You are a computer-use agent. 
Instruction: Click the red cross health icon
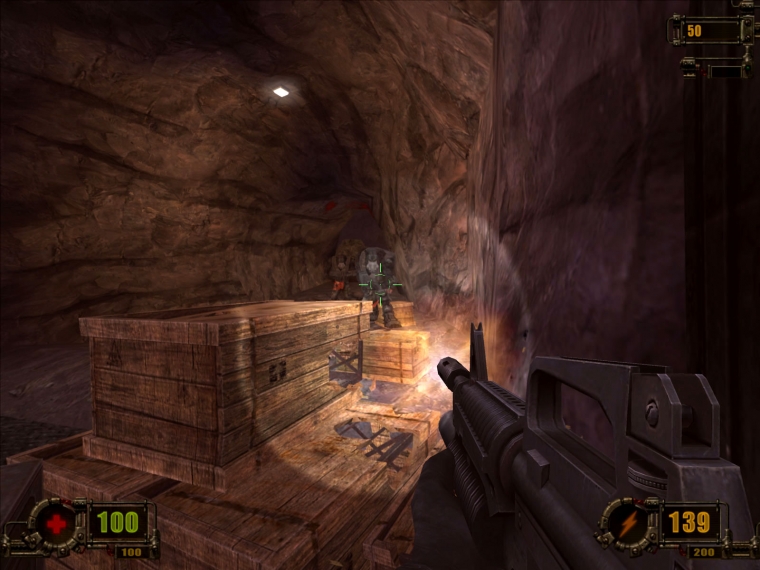[56, 522]
